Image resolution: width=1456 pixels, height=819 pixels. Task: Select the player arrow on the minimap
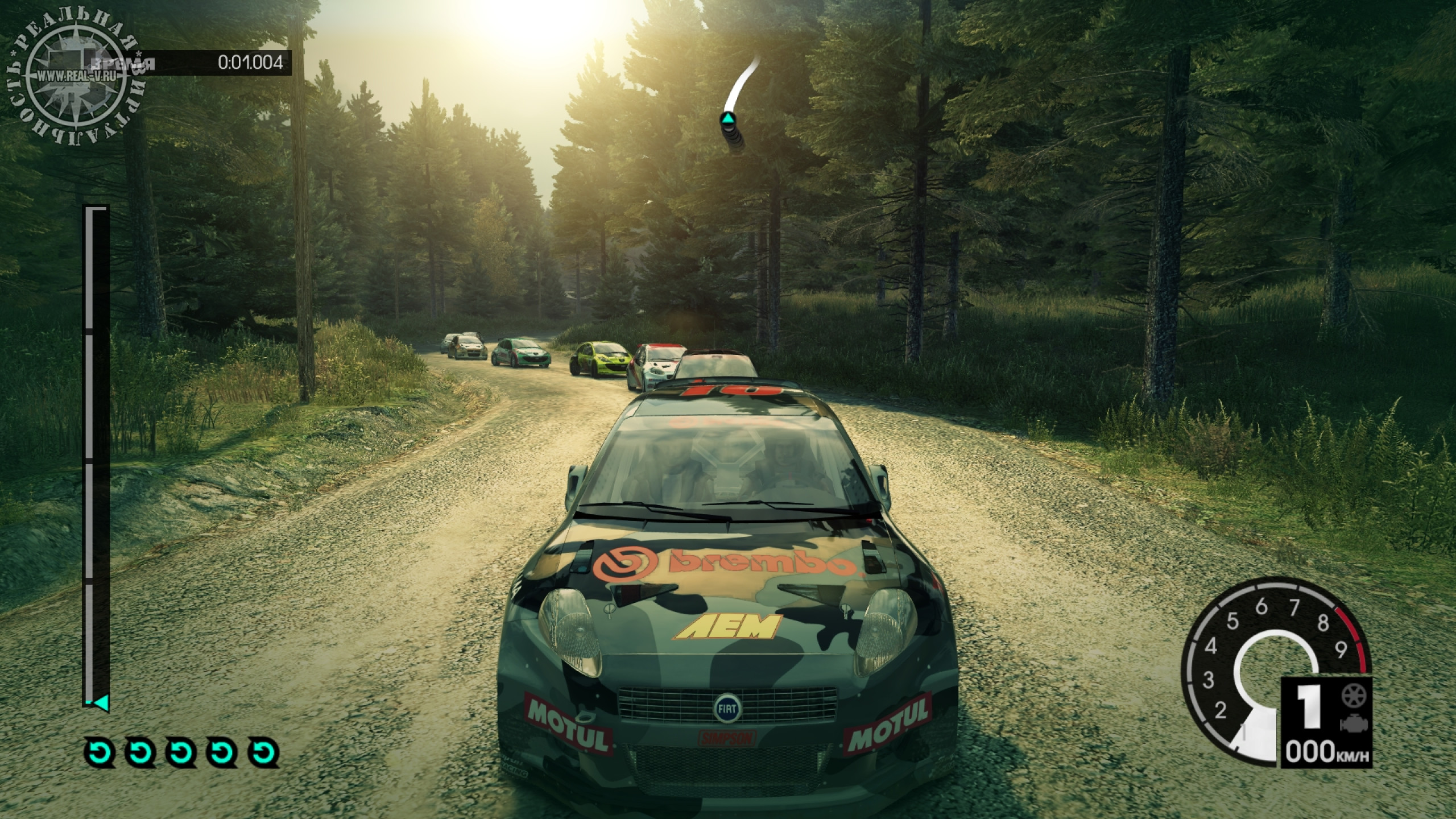(x=729, y=120)
